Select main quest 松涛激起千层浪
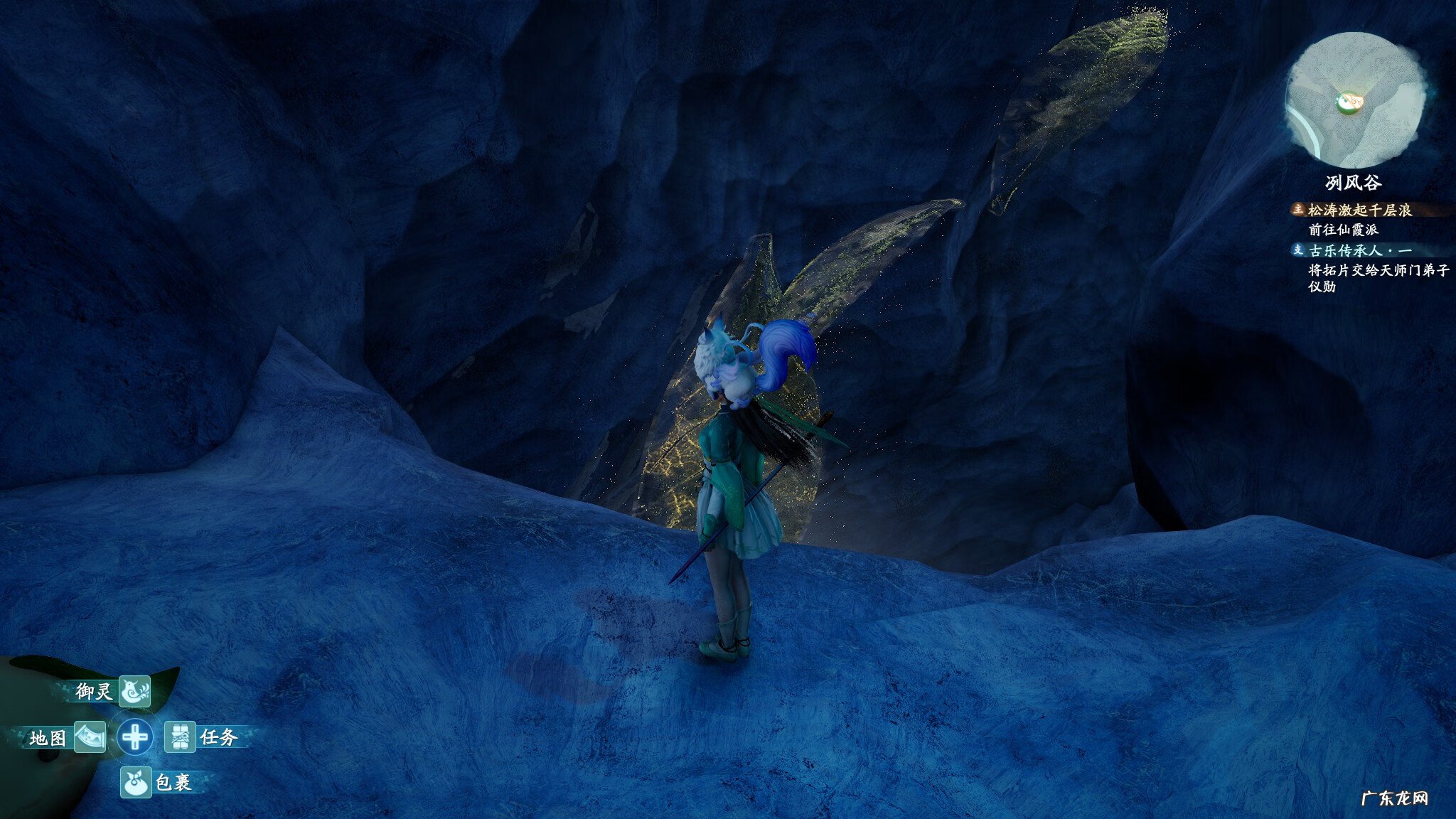 [x=1359, y=210]
